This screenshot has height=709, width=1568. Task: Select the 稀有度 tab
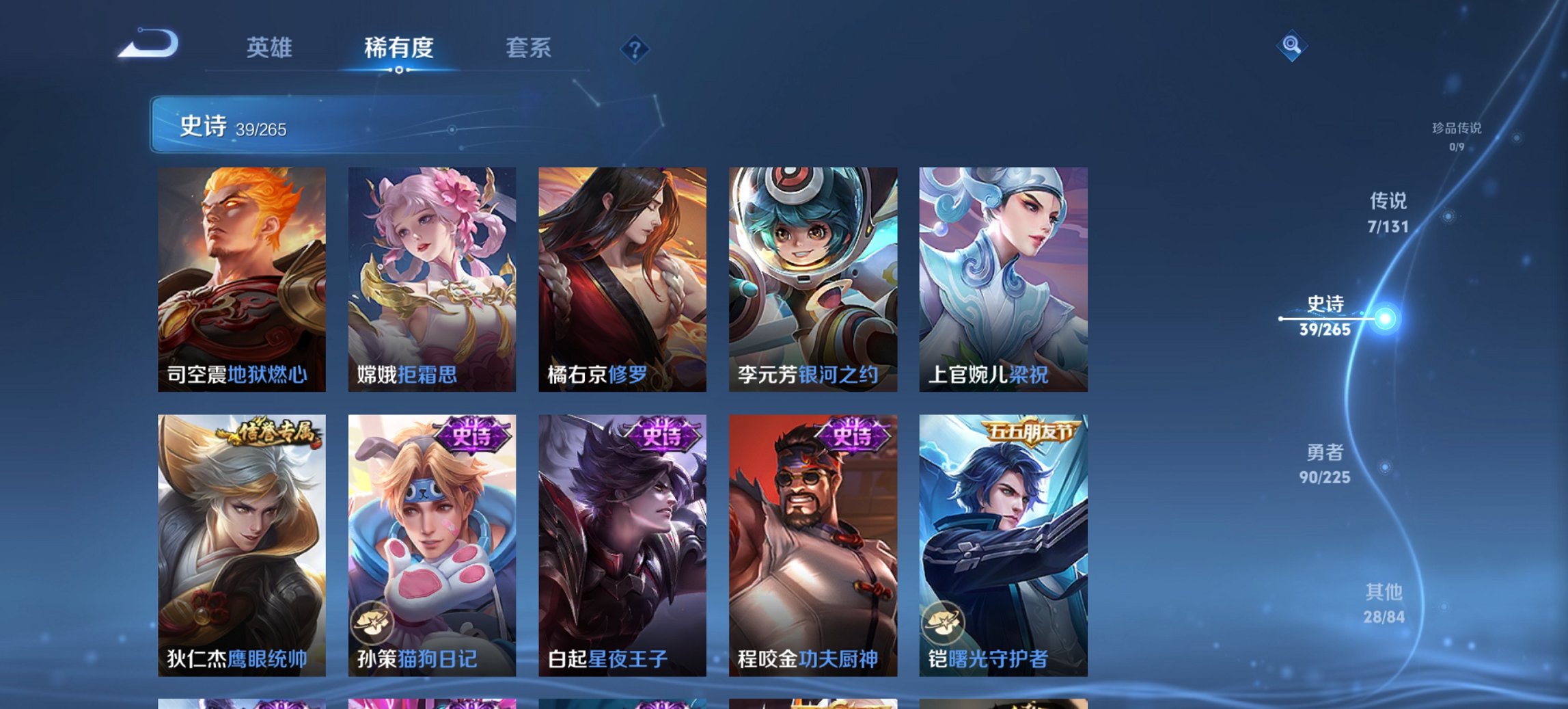pos(398,48)
